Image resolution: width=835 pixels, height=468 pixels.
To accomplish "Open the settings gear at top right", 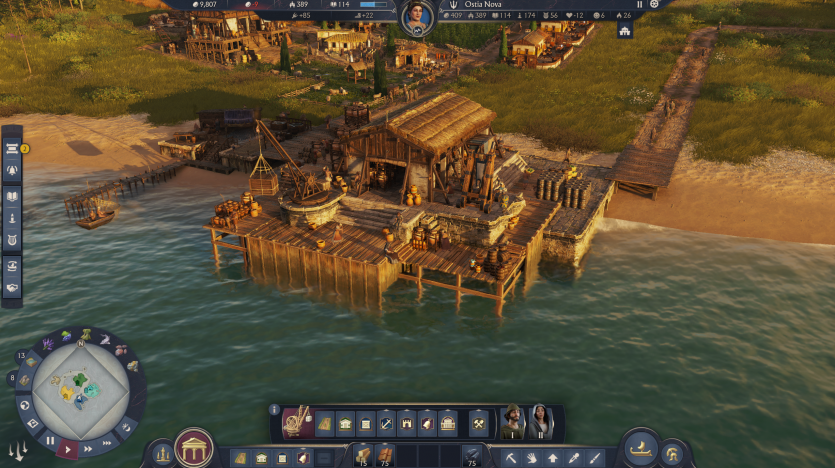I will tap(655, 4).
